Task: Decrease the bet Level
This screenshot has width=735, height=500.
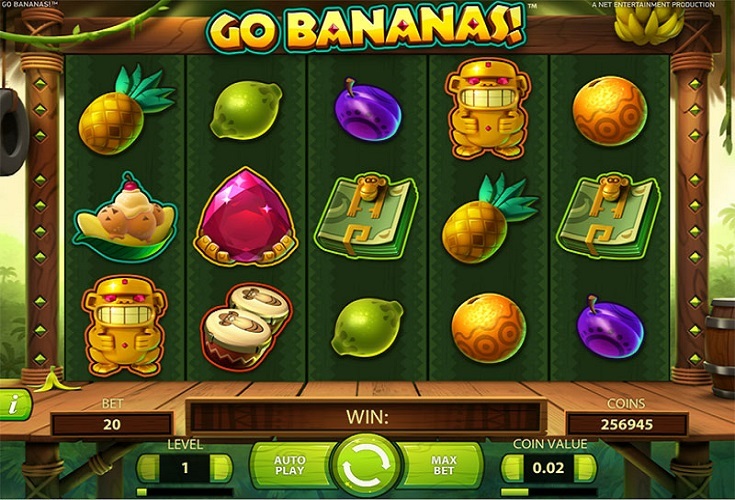Action: 147,468
